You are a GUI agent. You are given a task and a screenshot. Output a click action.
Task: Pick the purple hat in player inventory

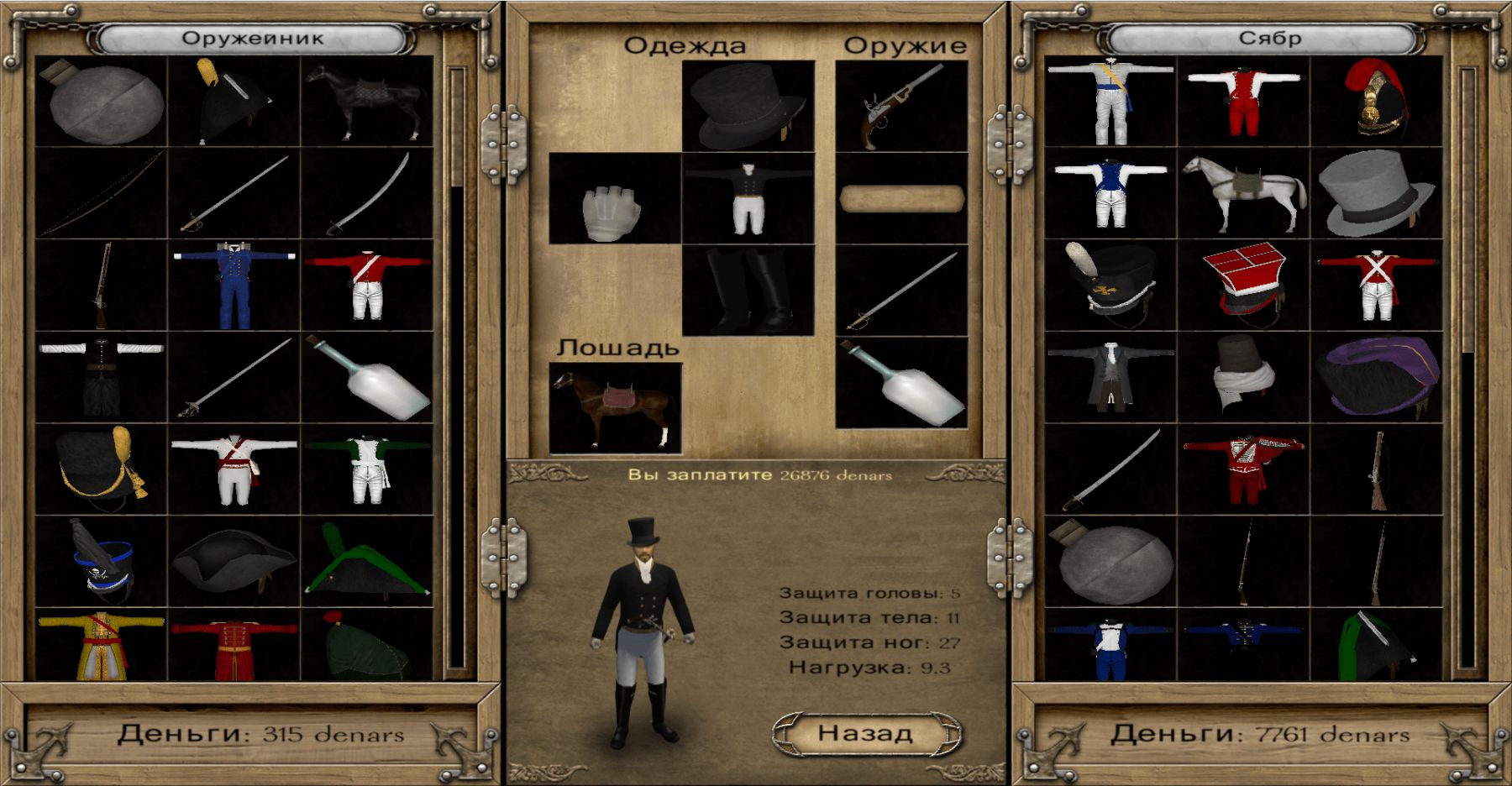click(x=1376, y=376)
